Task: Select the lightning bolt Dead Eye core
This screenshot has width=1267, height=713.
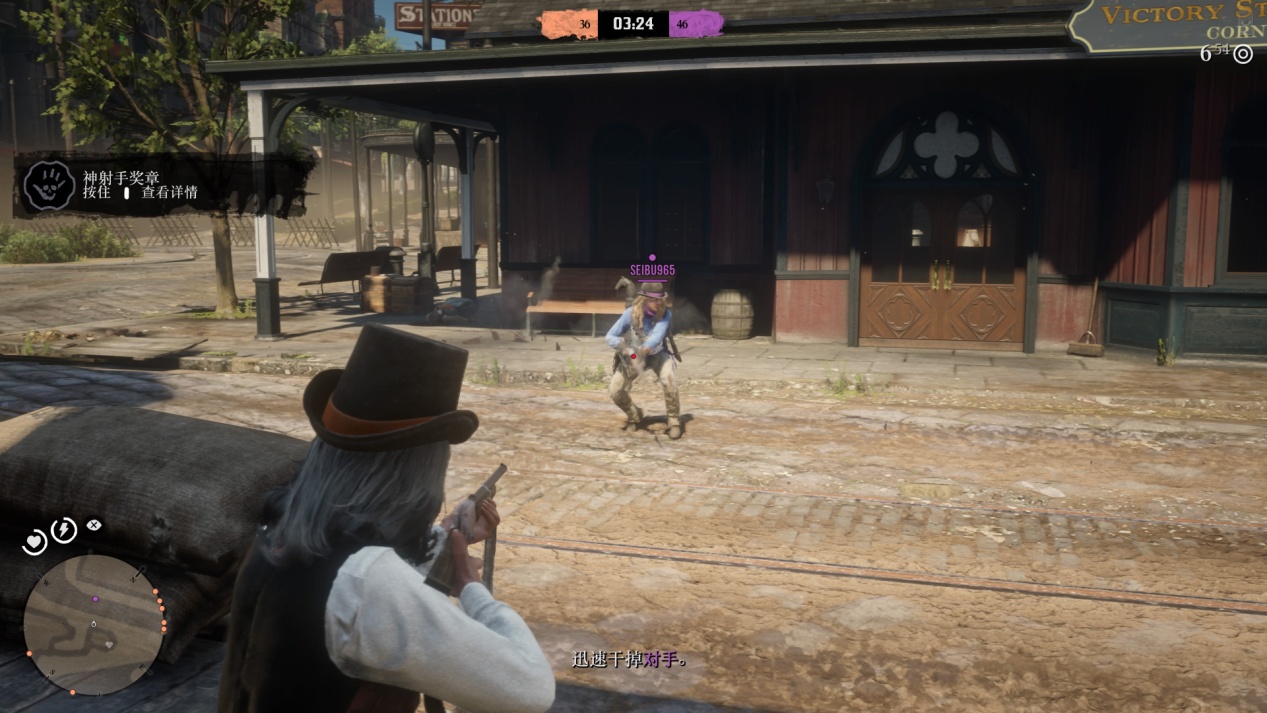Action: (64, 530)
